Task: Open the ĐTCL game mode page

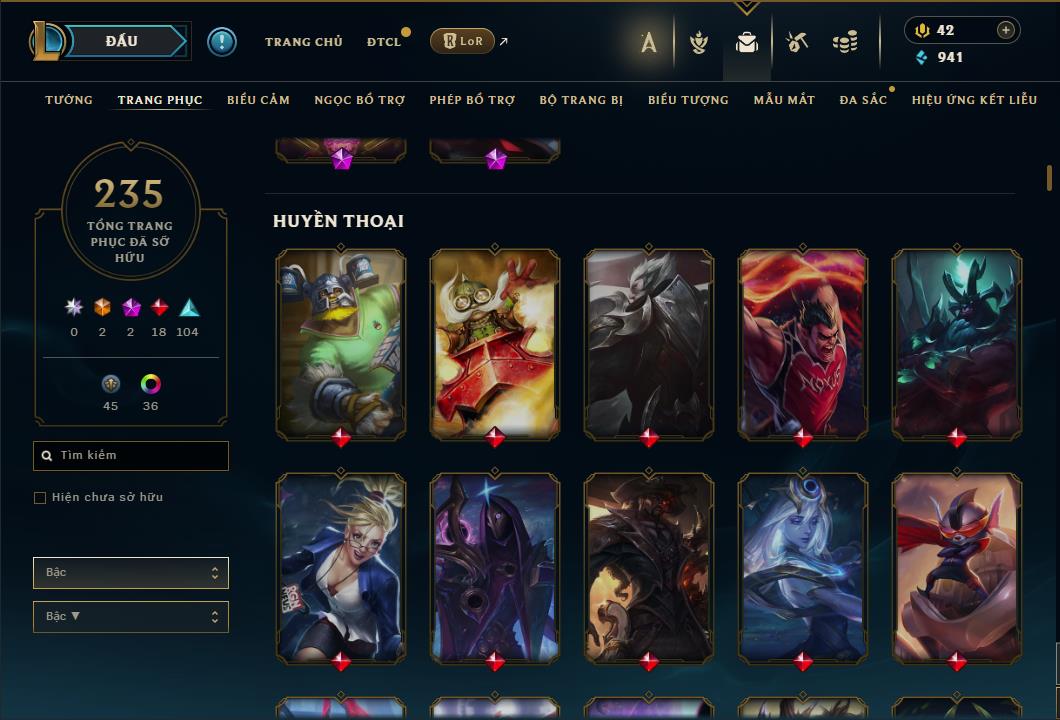Action: (x=383, y=42)
